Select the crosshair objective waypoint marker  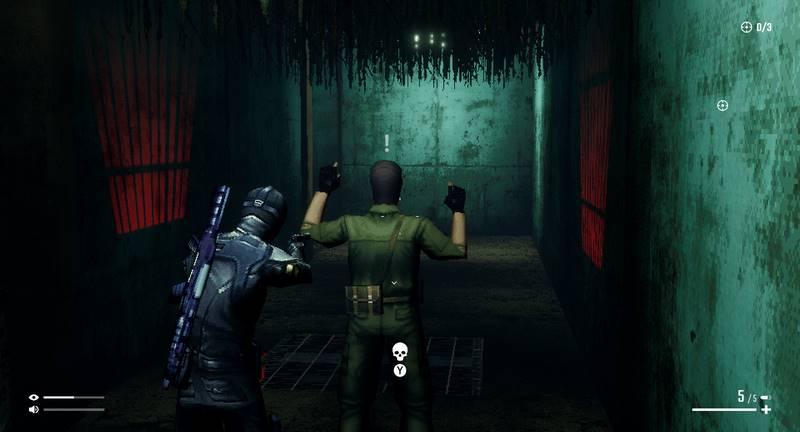point(723,105)
